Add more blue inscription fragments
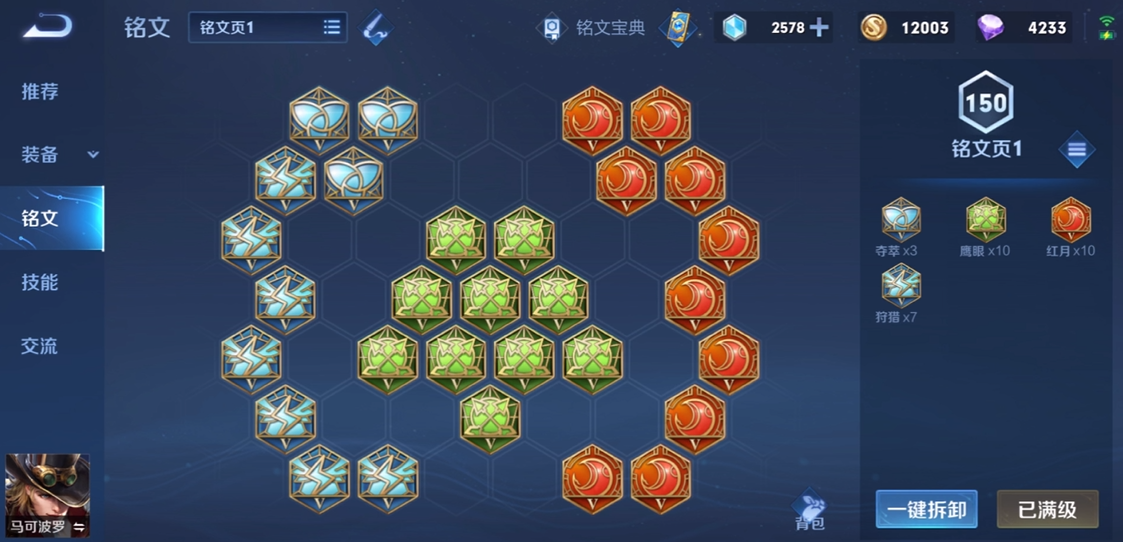This screenshot has height=542, width=1123. tap(819, 27)
